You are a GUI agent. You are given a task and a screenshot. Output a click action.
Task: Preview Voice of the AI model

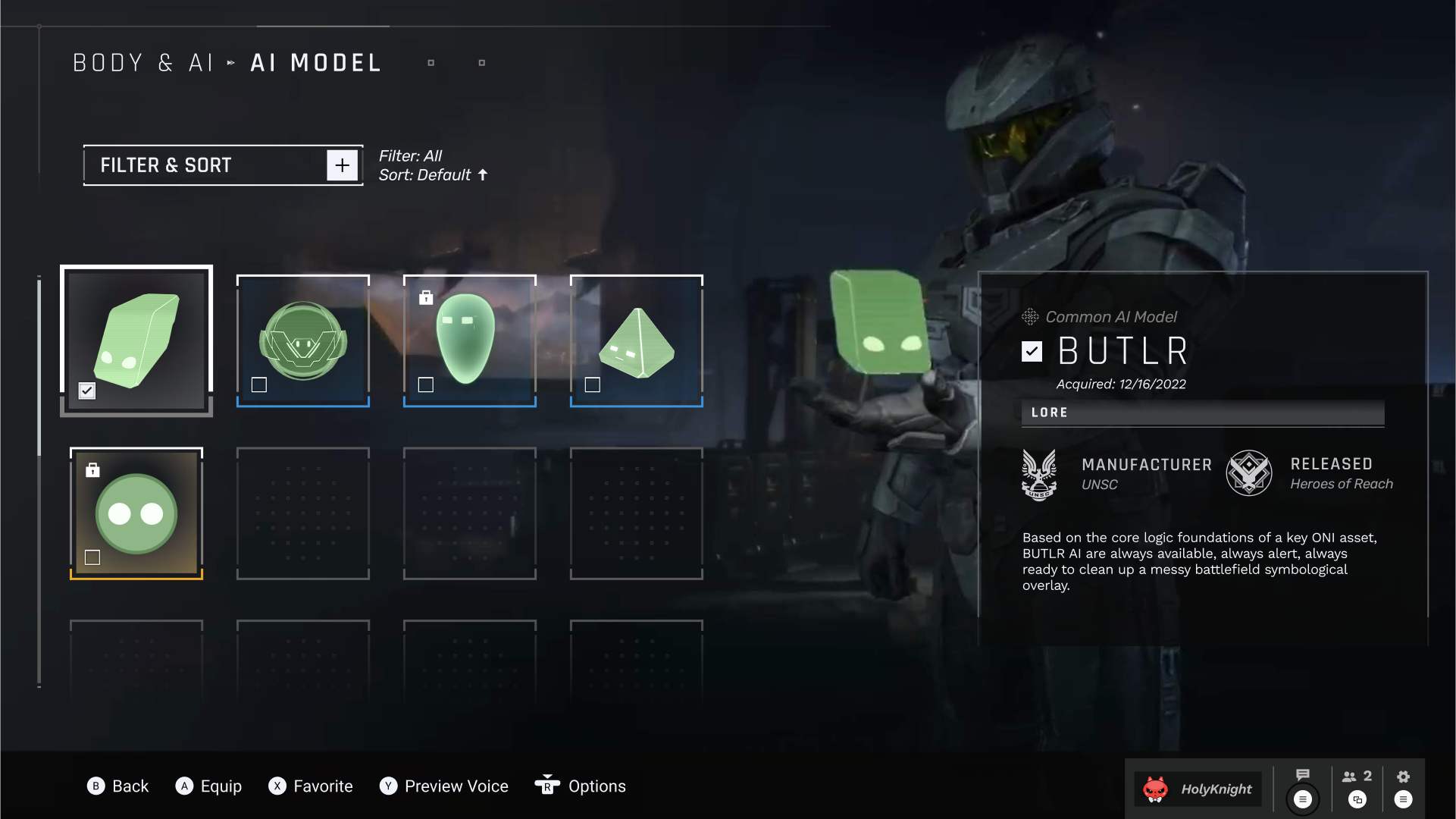pyautogui.click(x=444, y=786)
